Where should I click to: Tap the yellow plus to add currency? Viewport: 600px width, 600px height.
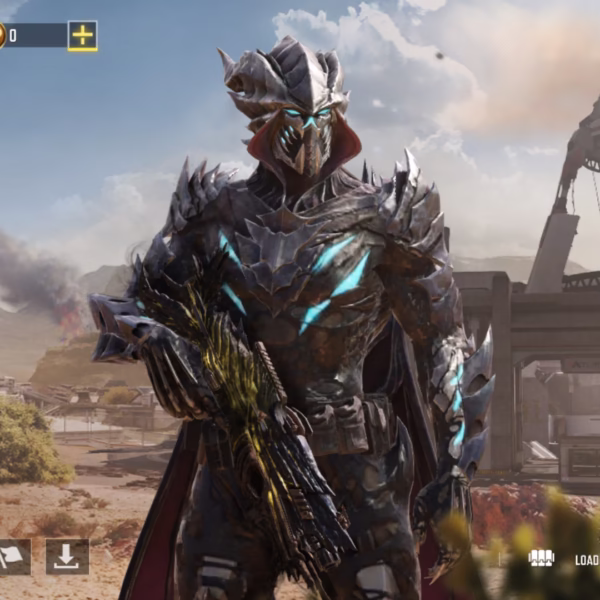[82, 36]
